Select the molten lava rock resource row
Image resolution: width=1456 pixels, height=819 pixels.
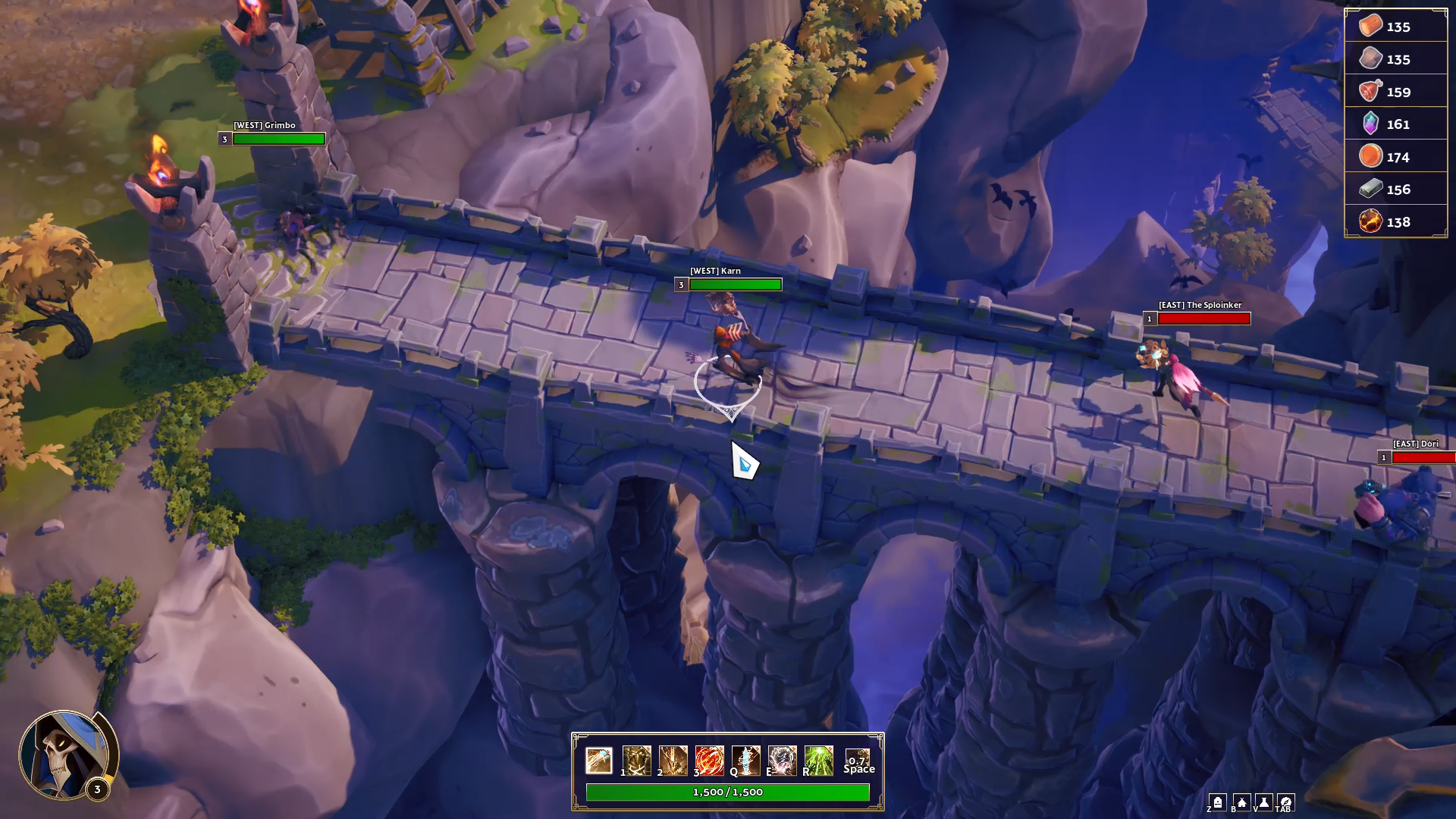click(1395, 222)
